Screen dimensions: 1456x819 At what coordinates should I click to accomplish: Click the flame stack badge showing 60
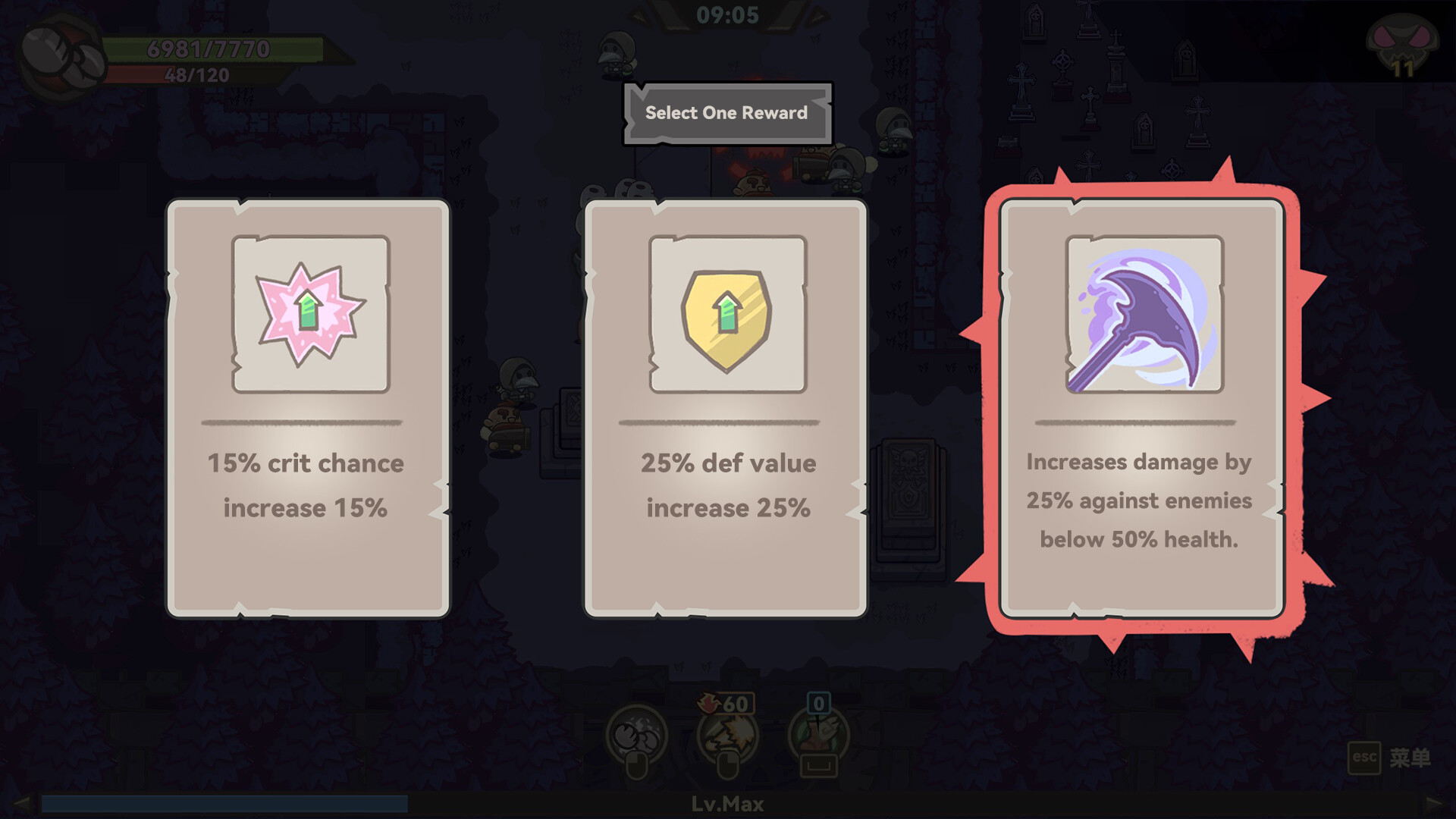point(726,704)
